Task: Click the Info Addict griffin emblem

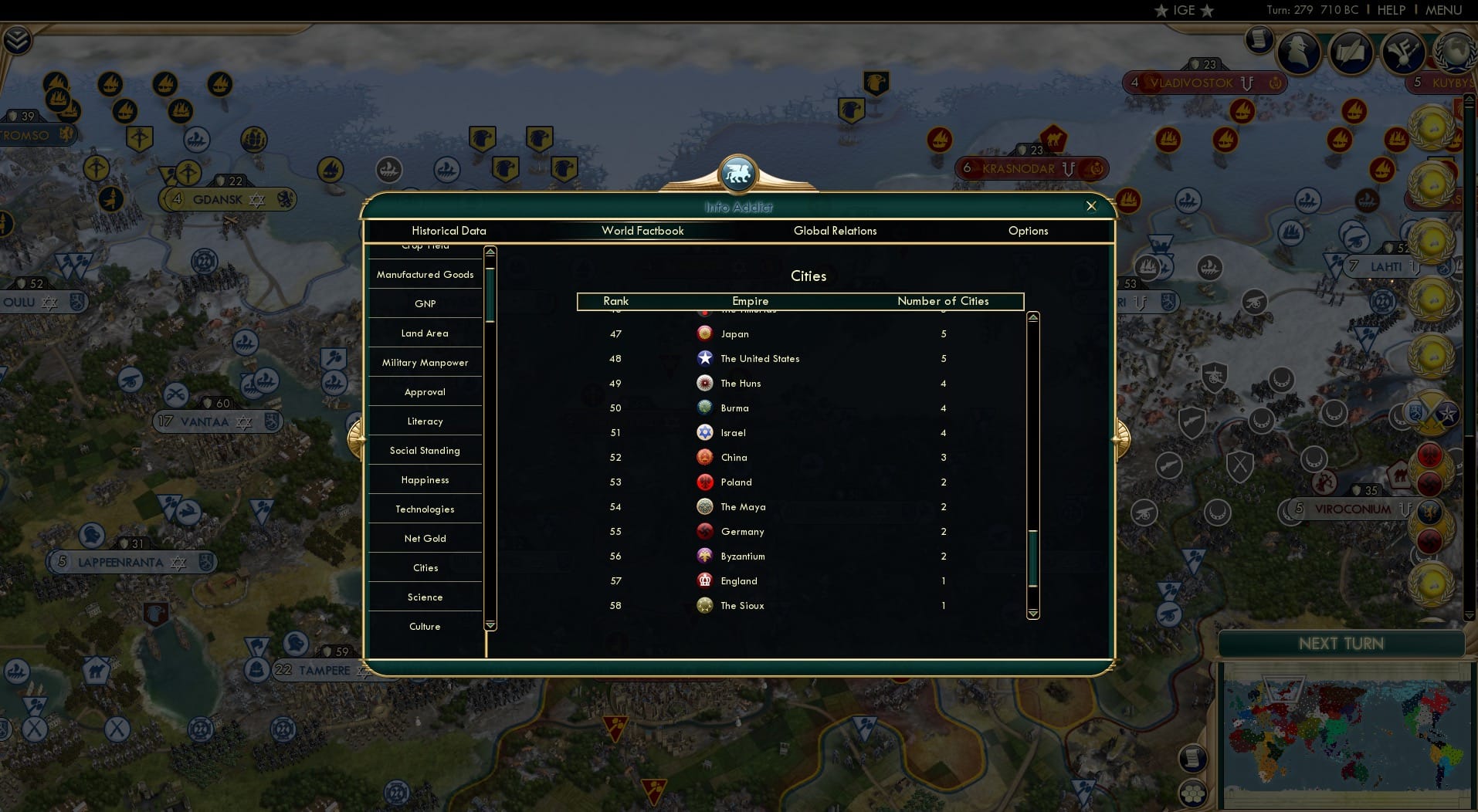Action: pyautogui.click(x=738, y=174)
